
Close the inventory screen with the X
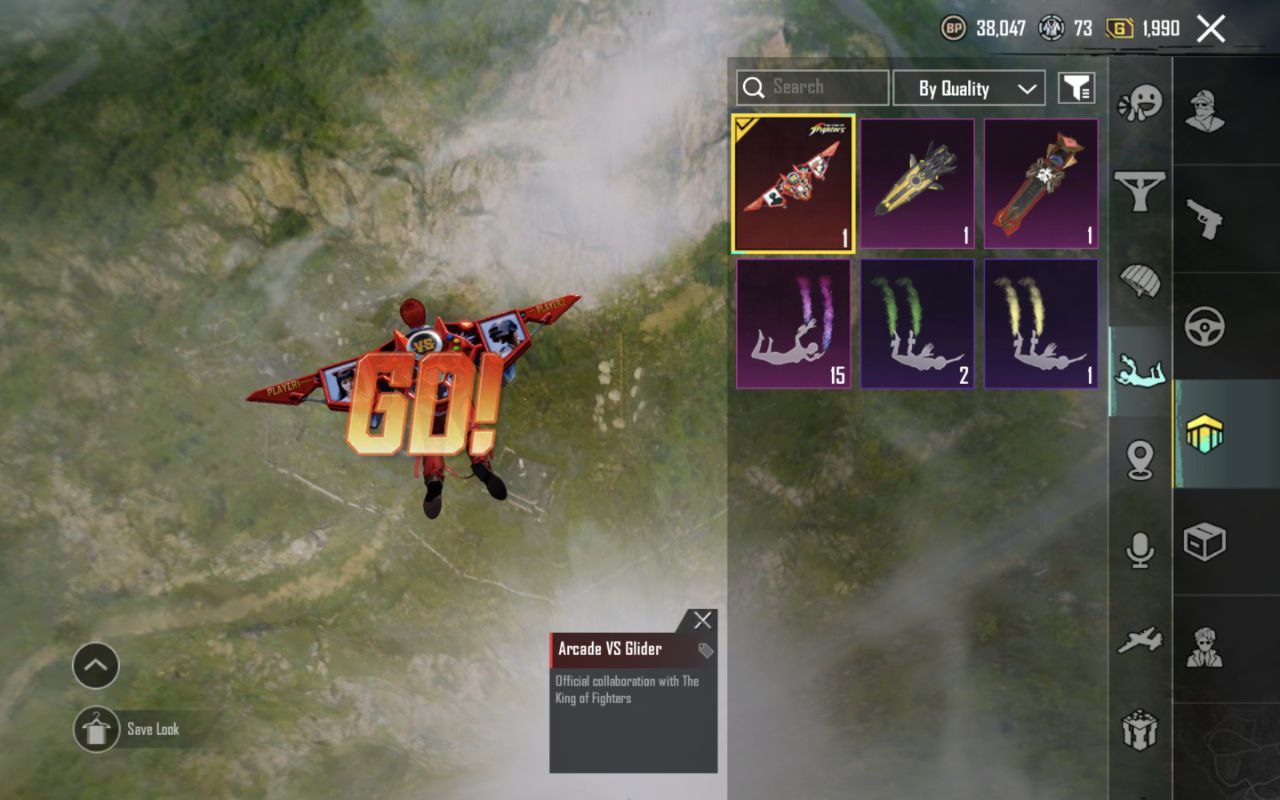pos(1210,29)
